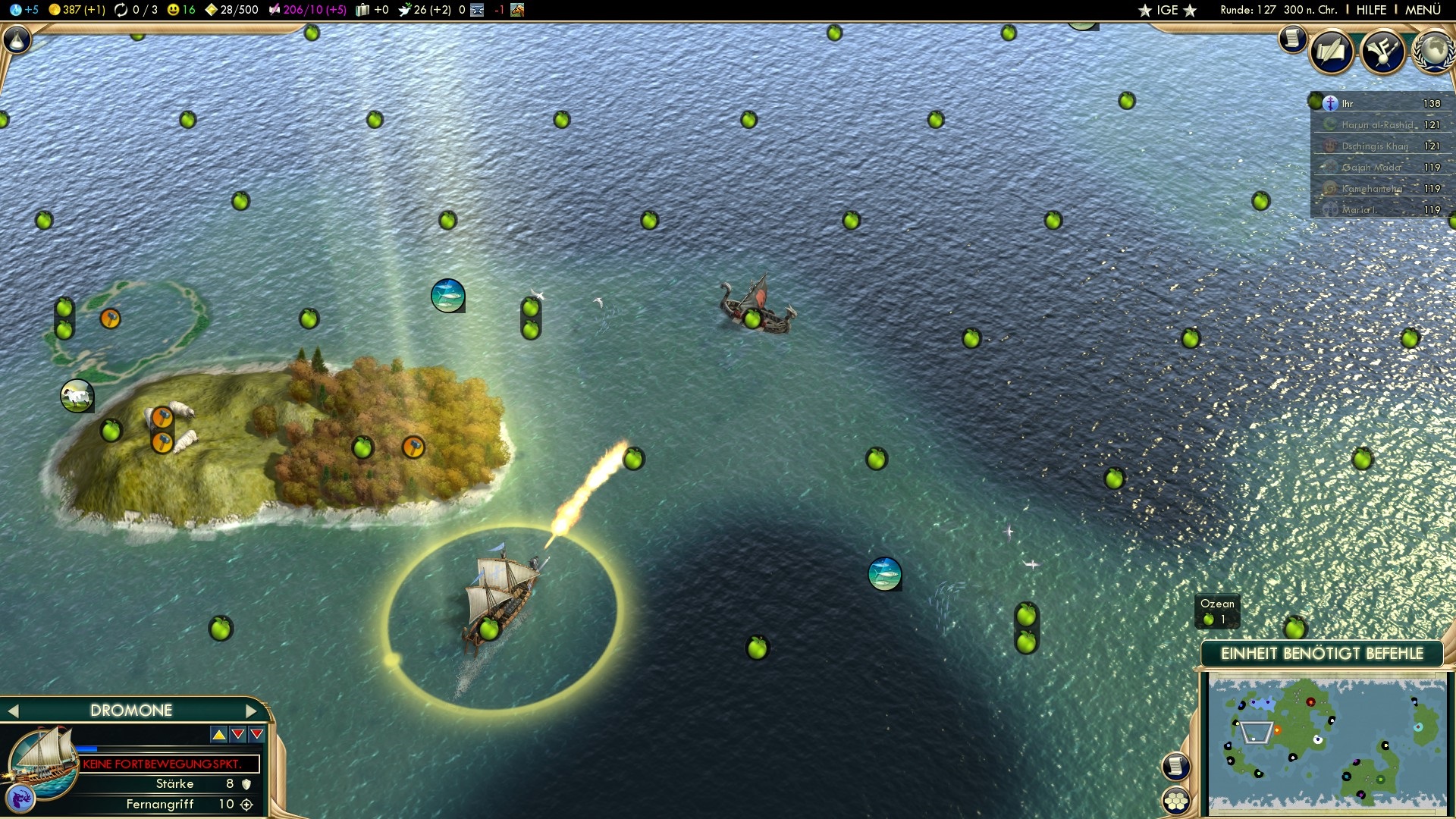1456x819 pixels.
Task: Open the MENÜ button
Action: click(x=1422, y=10)
